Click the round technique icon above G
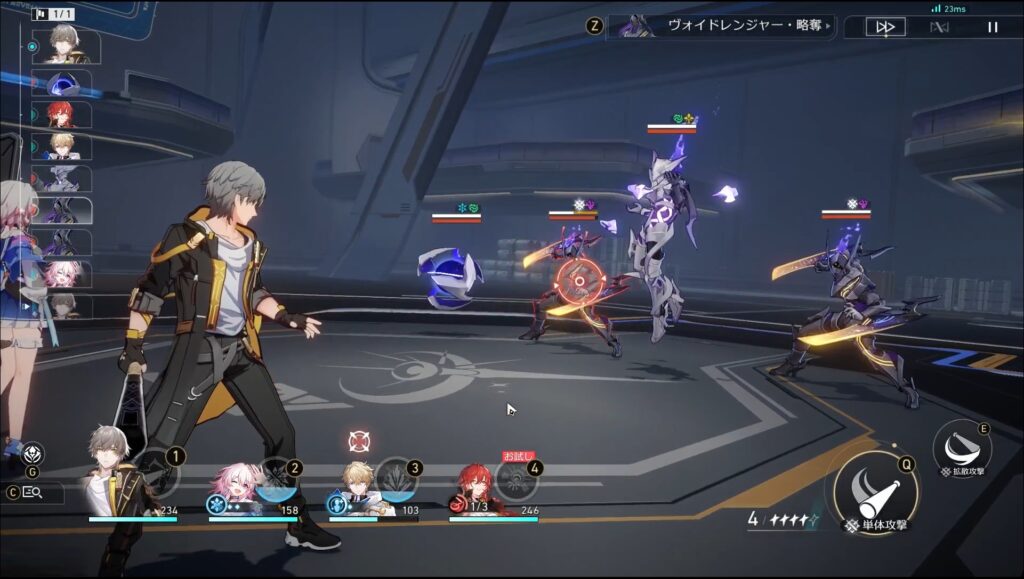This screenshot has width=1024, height=579. tap(33, 454)
